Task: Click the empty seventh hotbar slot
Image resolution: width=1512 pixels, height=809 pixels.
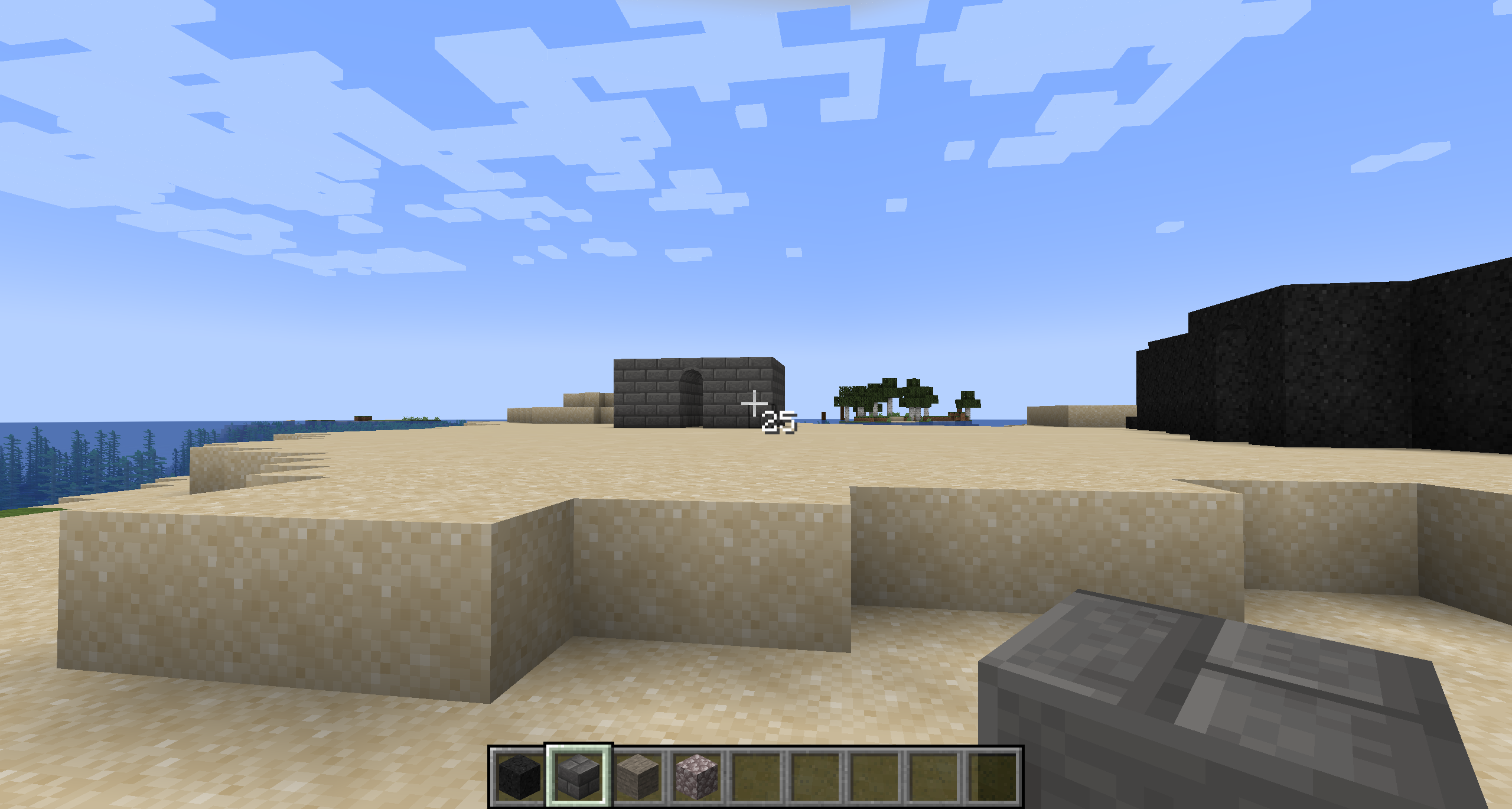Action: (x=877, y=778)
